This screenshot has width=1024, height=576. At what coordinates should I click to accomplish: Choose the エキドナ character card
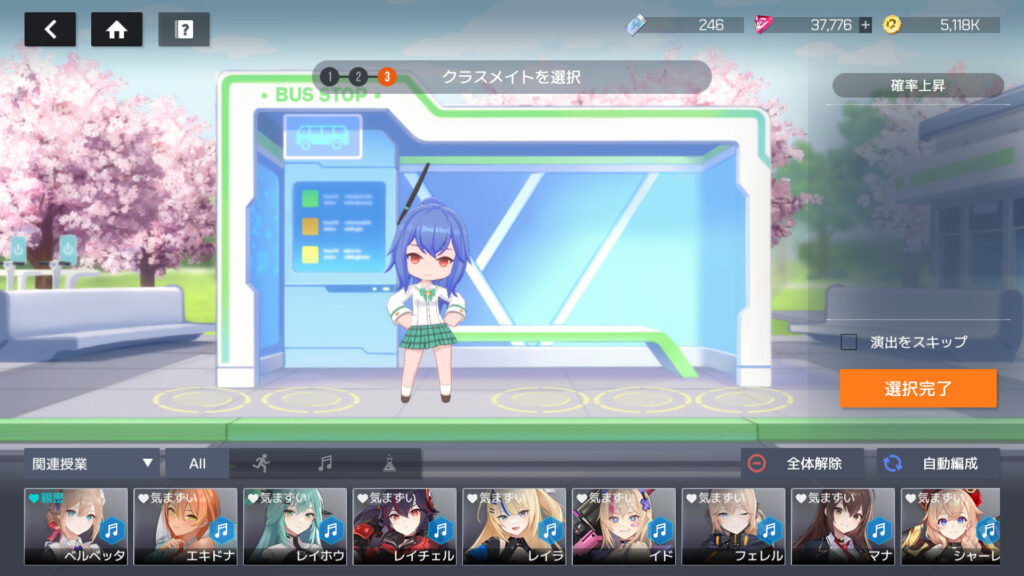185,526
